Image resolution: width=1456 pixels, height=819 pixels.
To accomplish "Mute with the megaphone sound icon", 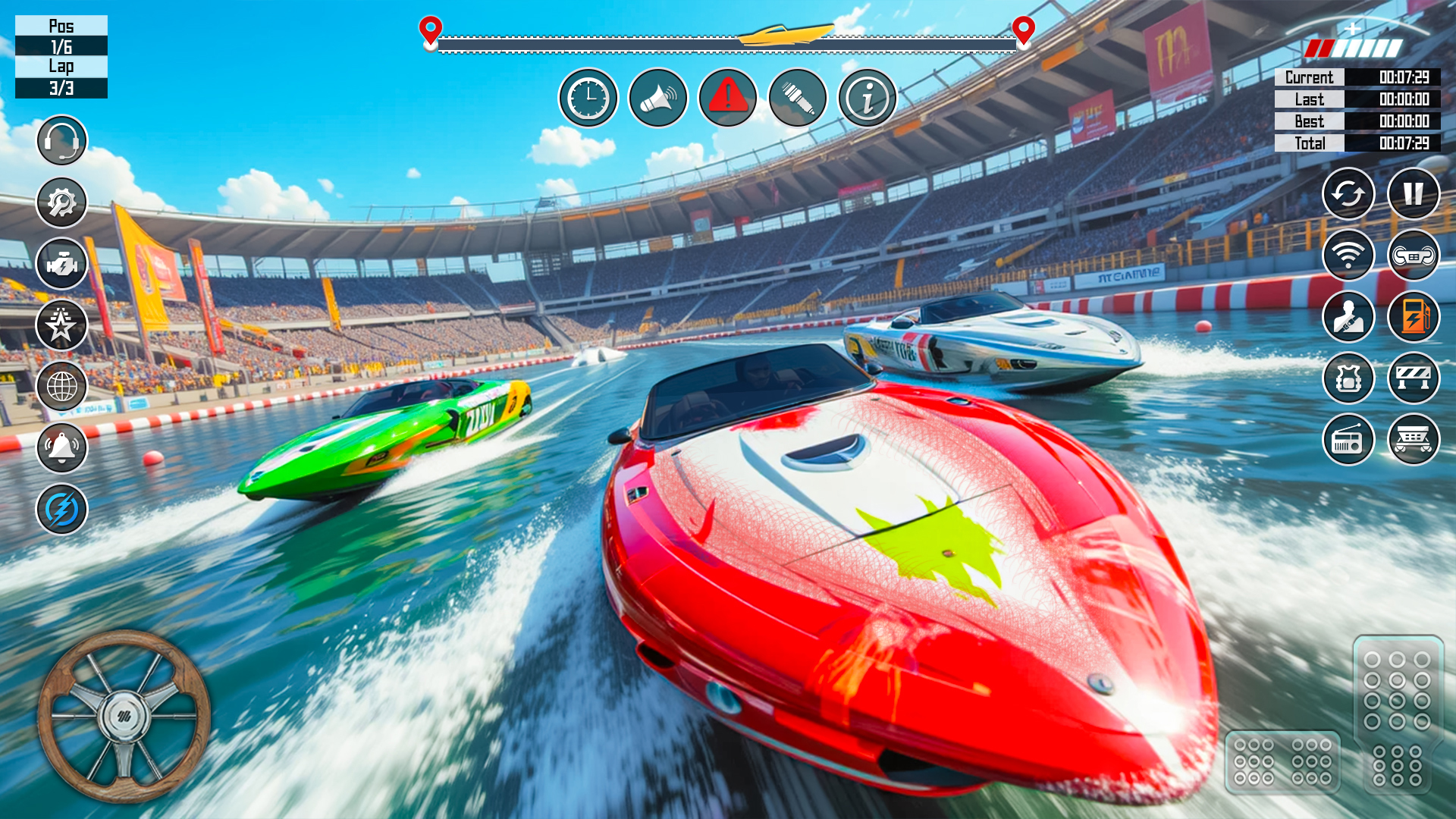I will tap(658, 97).
